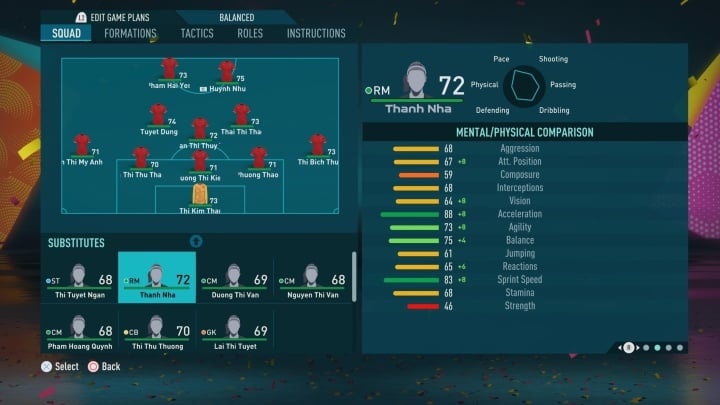Click the substitutes list scrollbar

tap(354, 277)
